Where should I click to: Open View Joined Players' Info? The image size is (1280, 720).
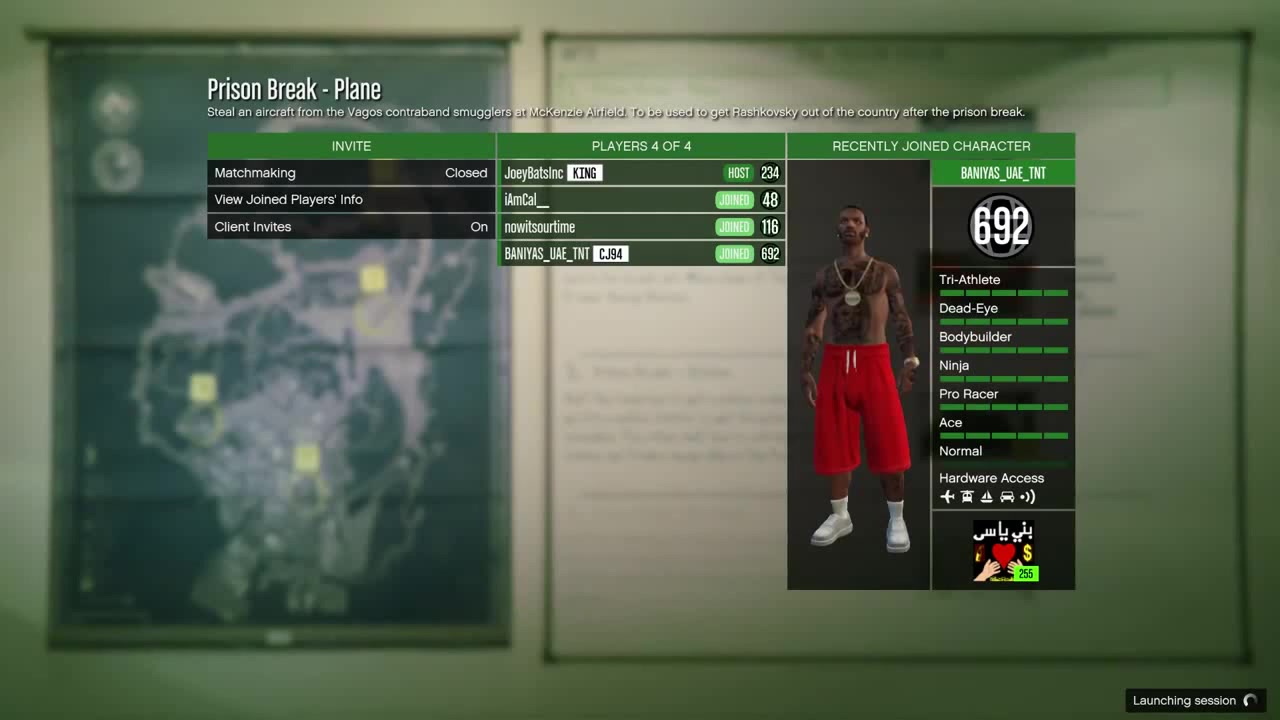[x=351, y=200]
